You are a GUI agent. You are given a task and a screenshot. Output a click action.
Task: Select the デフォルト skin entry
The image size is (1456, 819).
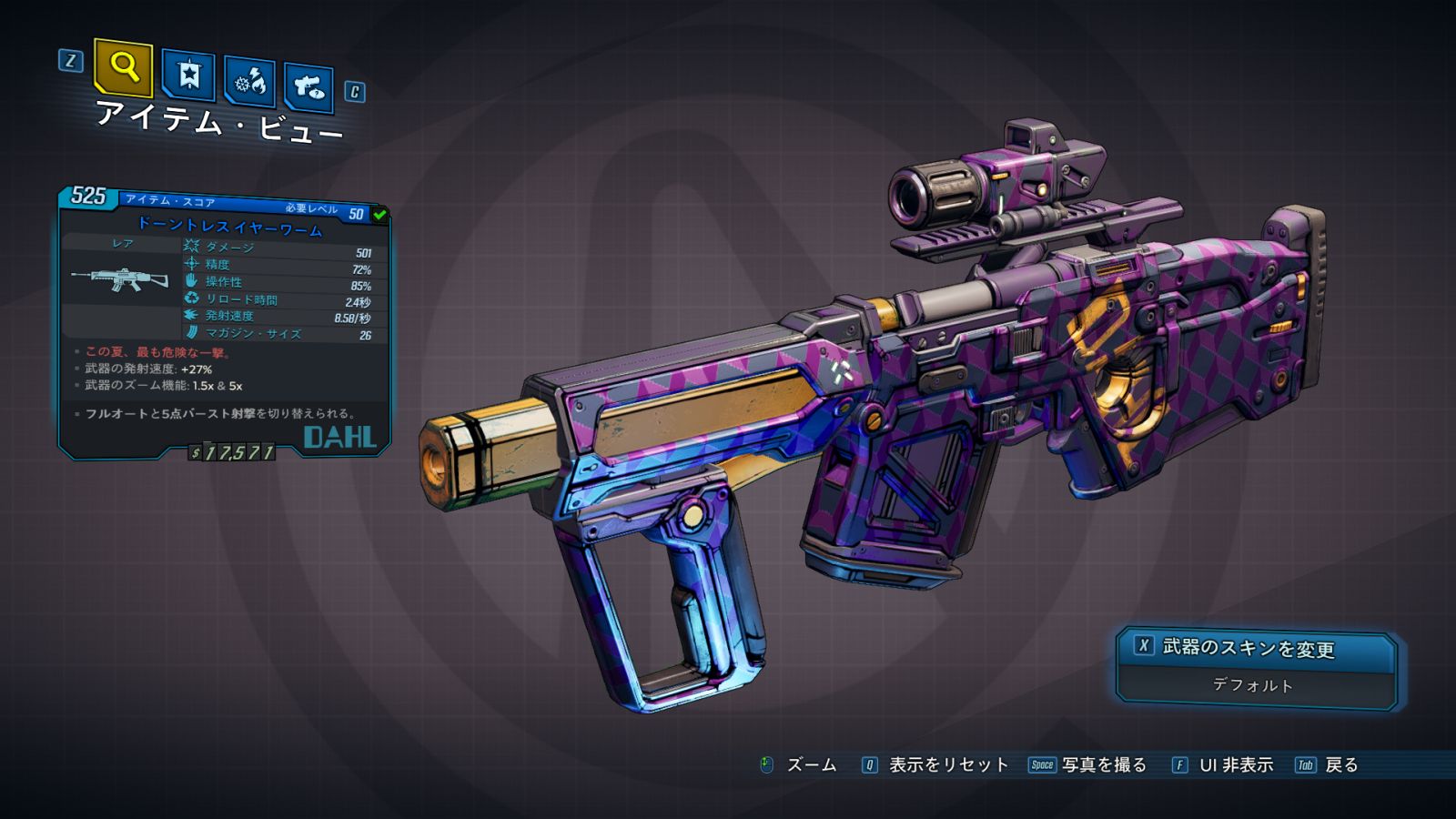point(1252,685)
